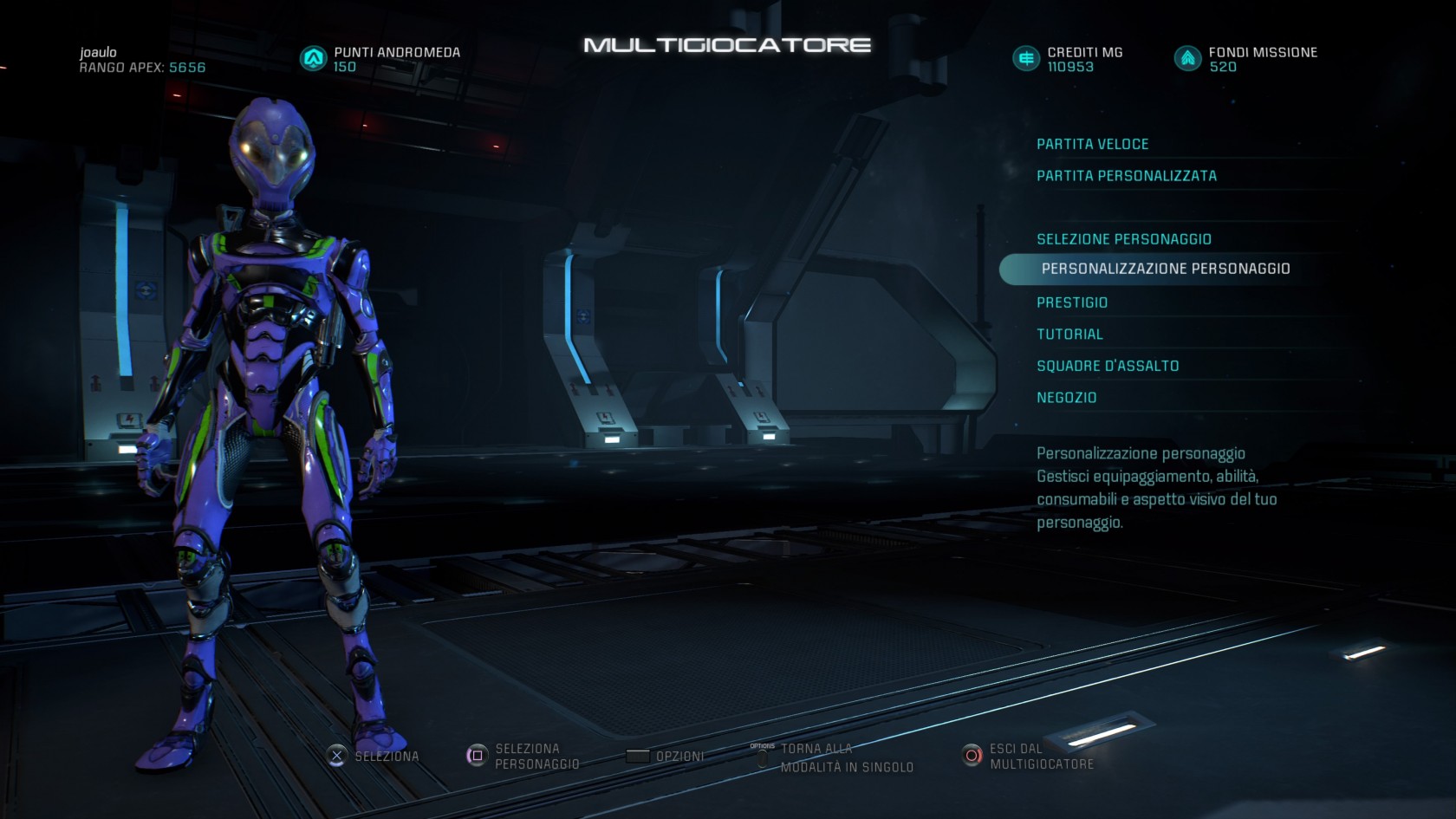Start a Partita Veloce quick match
The image size is (1456, 819).
[x=1092, y=144]
